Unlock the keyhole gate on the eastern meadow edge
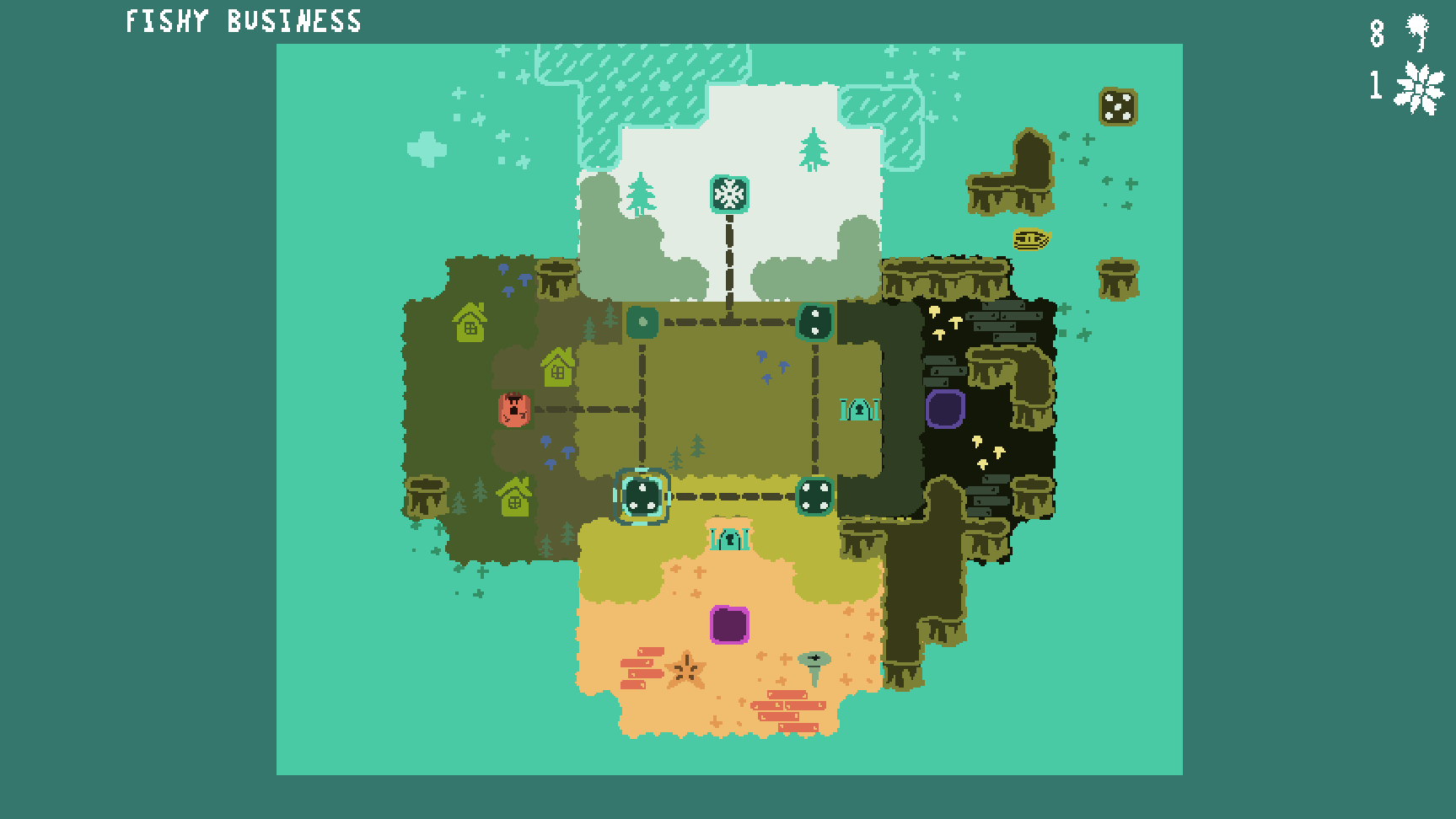The height and width of the screenshot is (819, 1456). point(858,410)
